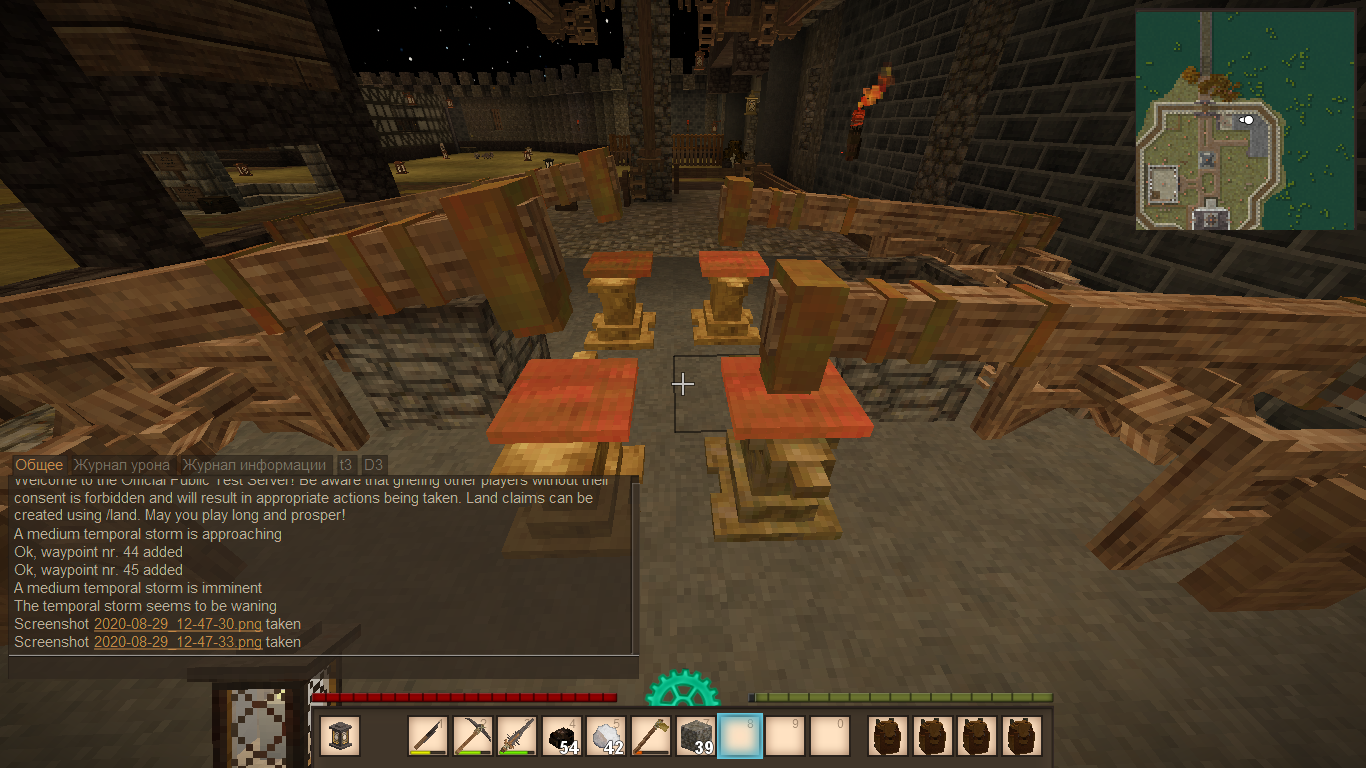The width and height of the screenshot is (1366, 768).
Task: Switch to the Общее chat tab
Action: point(39,465)
